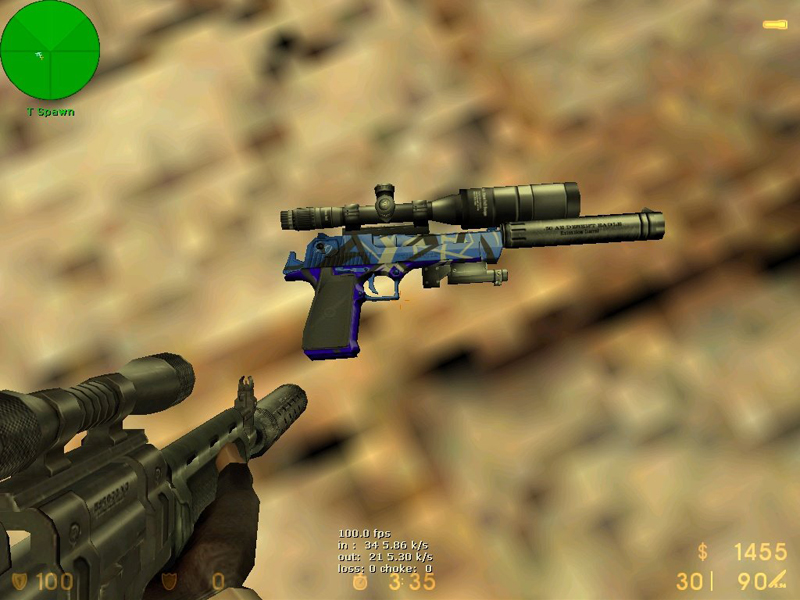Select the health icon in the HUD
The image size is (800, 600).
[x=20, y=580]
